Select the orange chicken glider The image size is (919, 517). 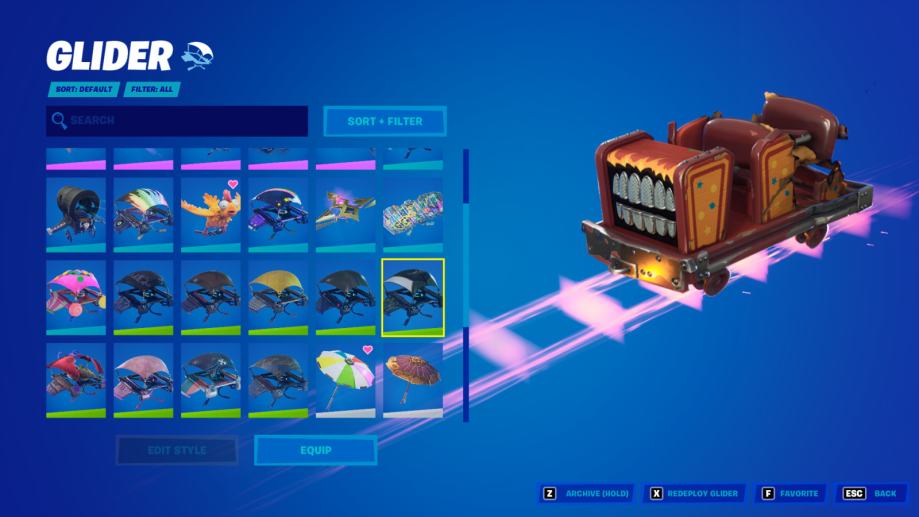click(210, 214)
